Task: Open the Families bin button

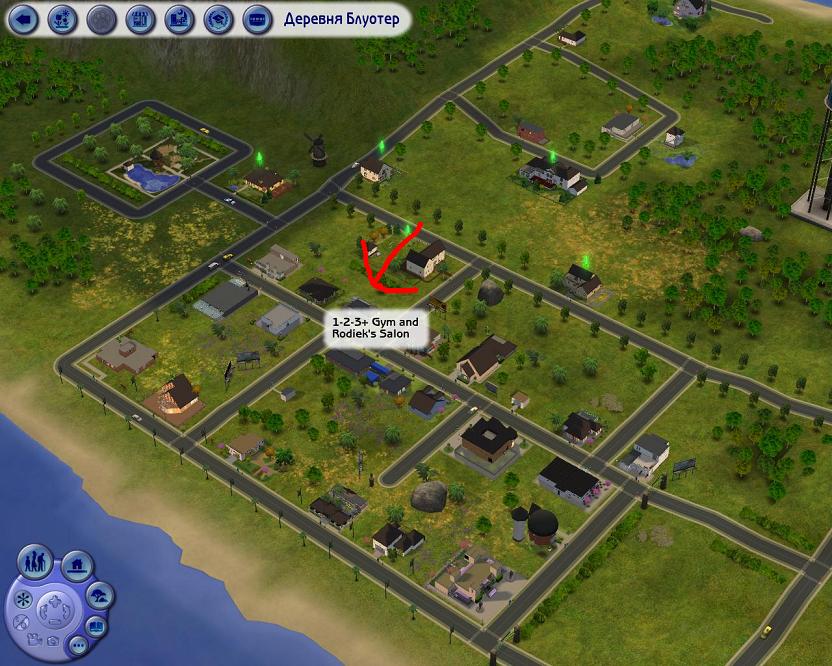Action: [x=37, y=561]
